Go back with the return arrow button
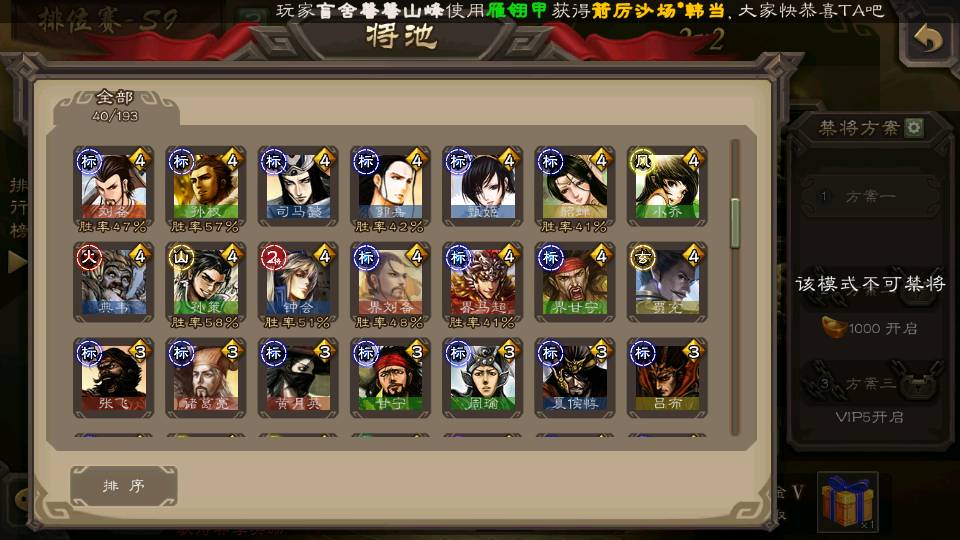This screenshot has width=960, height=540. click(x=929, y=40)
